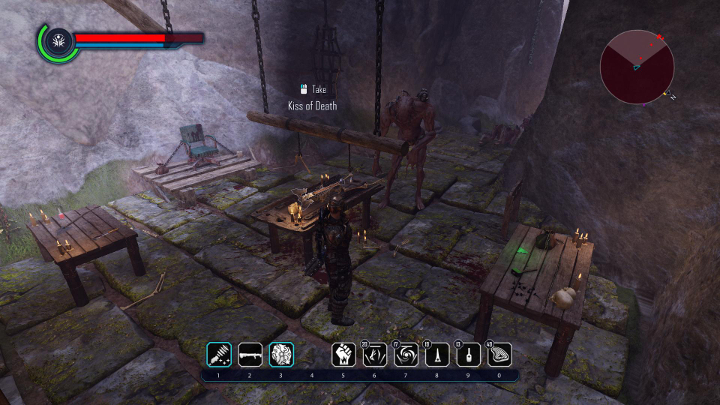Use the potion bottle in slot 9
The height and width of the screenshot is (405, 720).
[468, 354]
